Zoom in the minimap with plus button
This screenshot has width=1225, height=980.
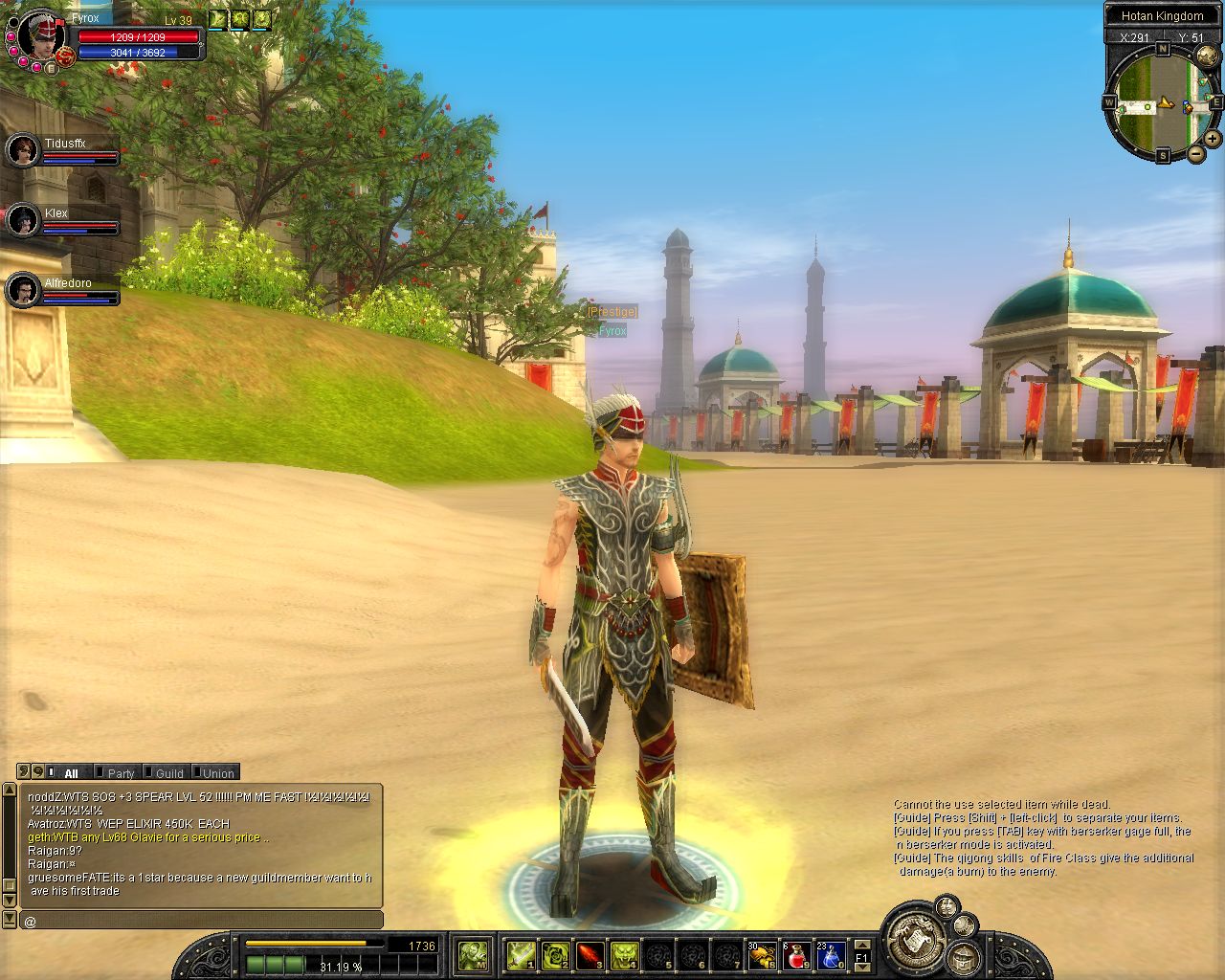coord(1213,140)
